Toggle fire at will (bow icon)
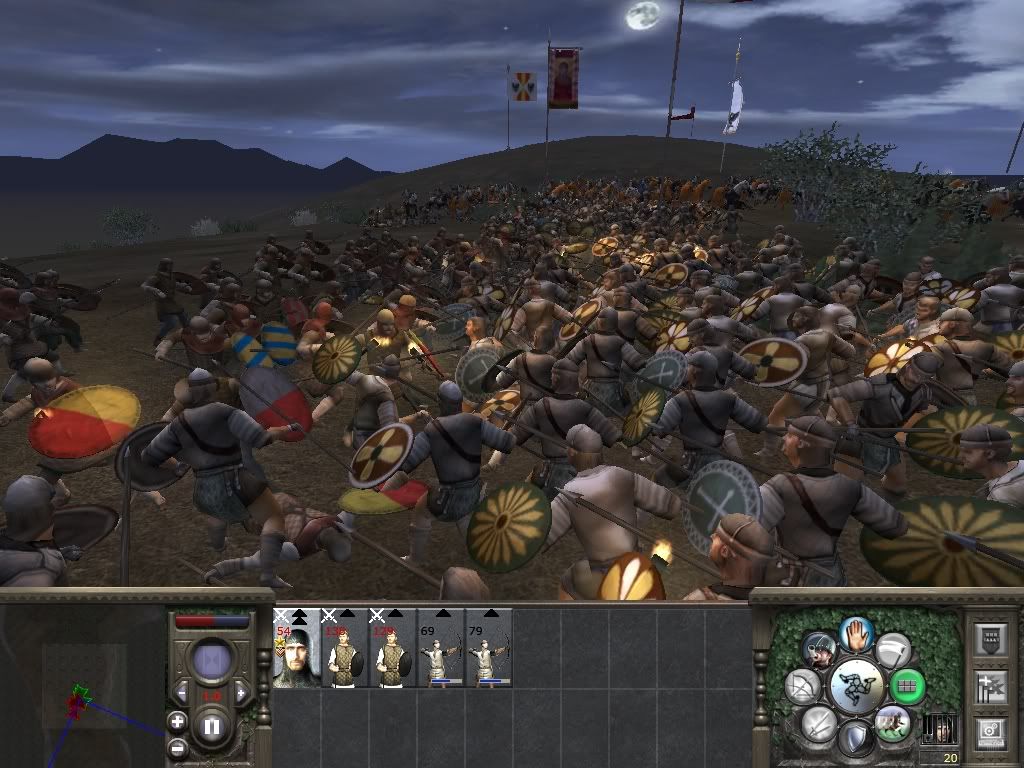Screen dimensions: 1024x768 pos(802,687)
